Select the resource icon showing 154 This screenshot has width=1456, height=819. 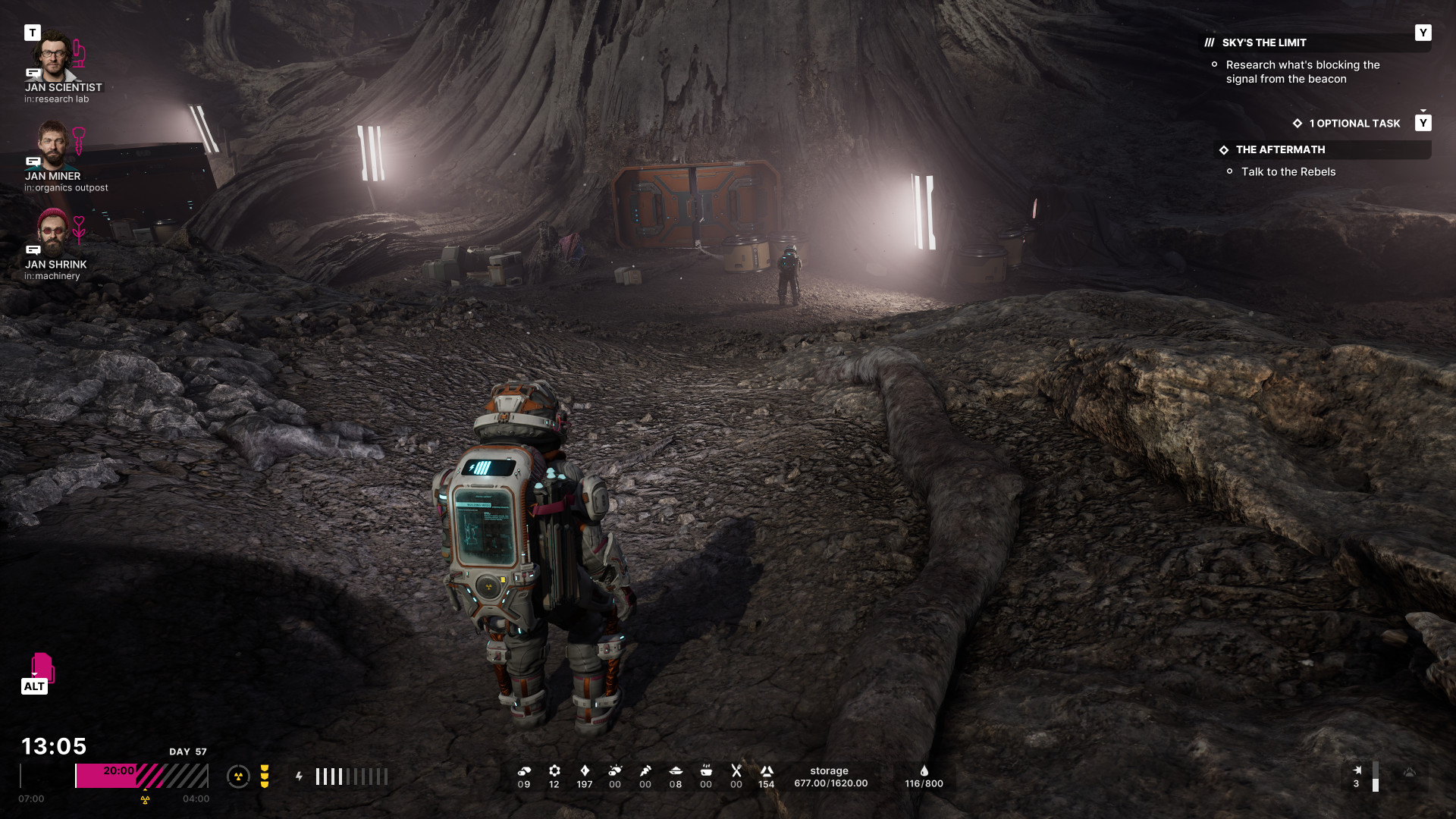(767, 771)
